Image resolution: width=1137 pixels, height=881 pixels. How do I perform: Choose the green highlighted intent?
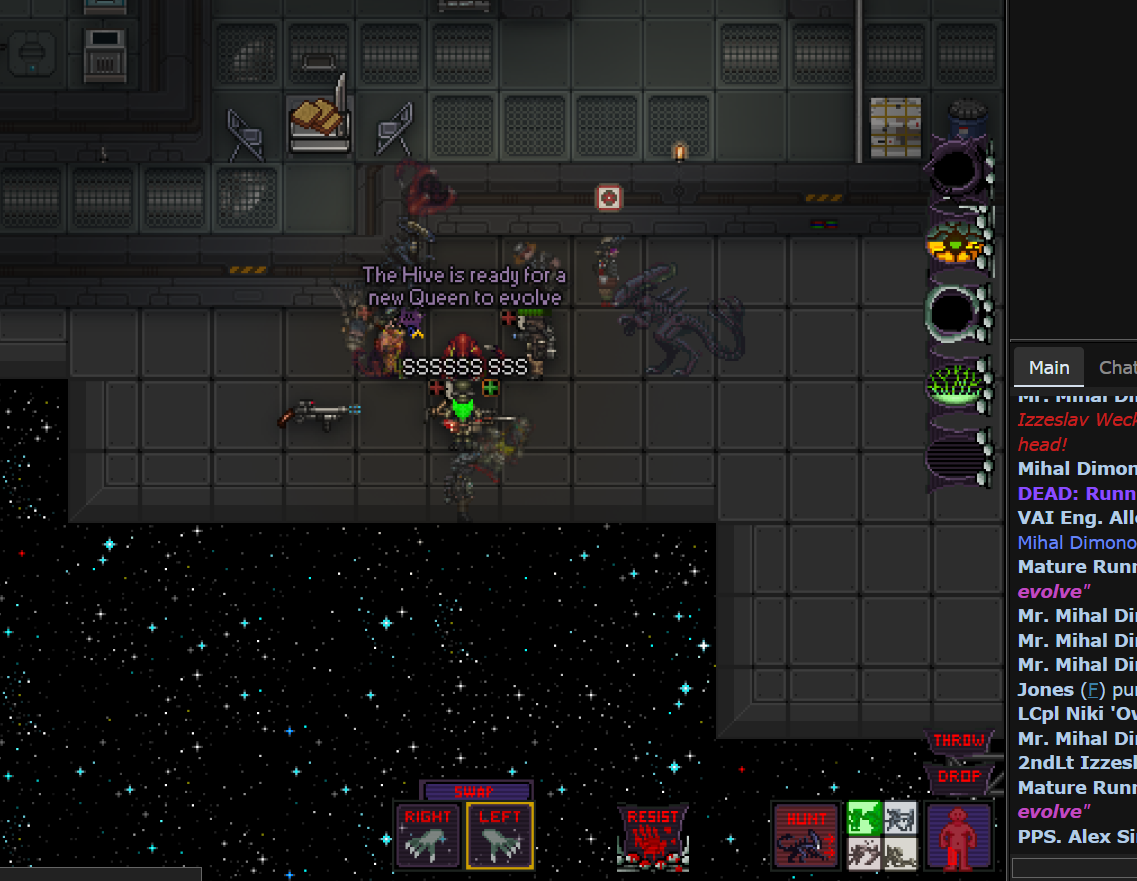862,817
